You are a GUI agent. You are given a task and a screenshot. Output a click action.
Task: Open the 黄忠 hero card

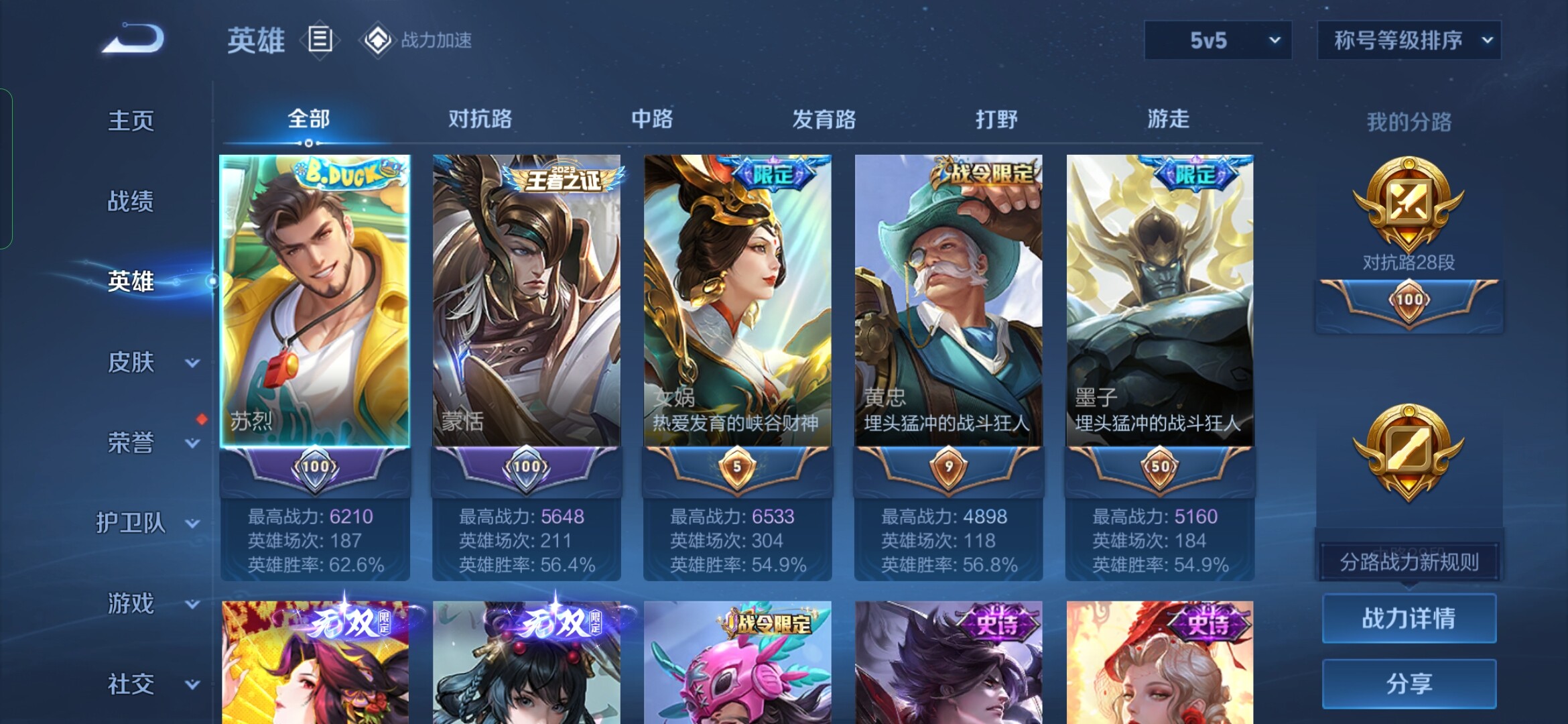tap(948, 302)
